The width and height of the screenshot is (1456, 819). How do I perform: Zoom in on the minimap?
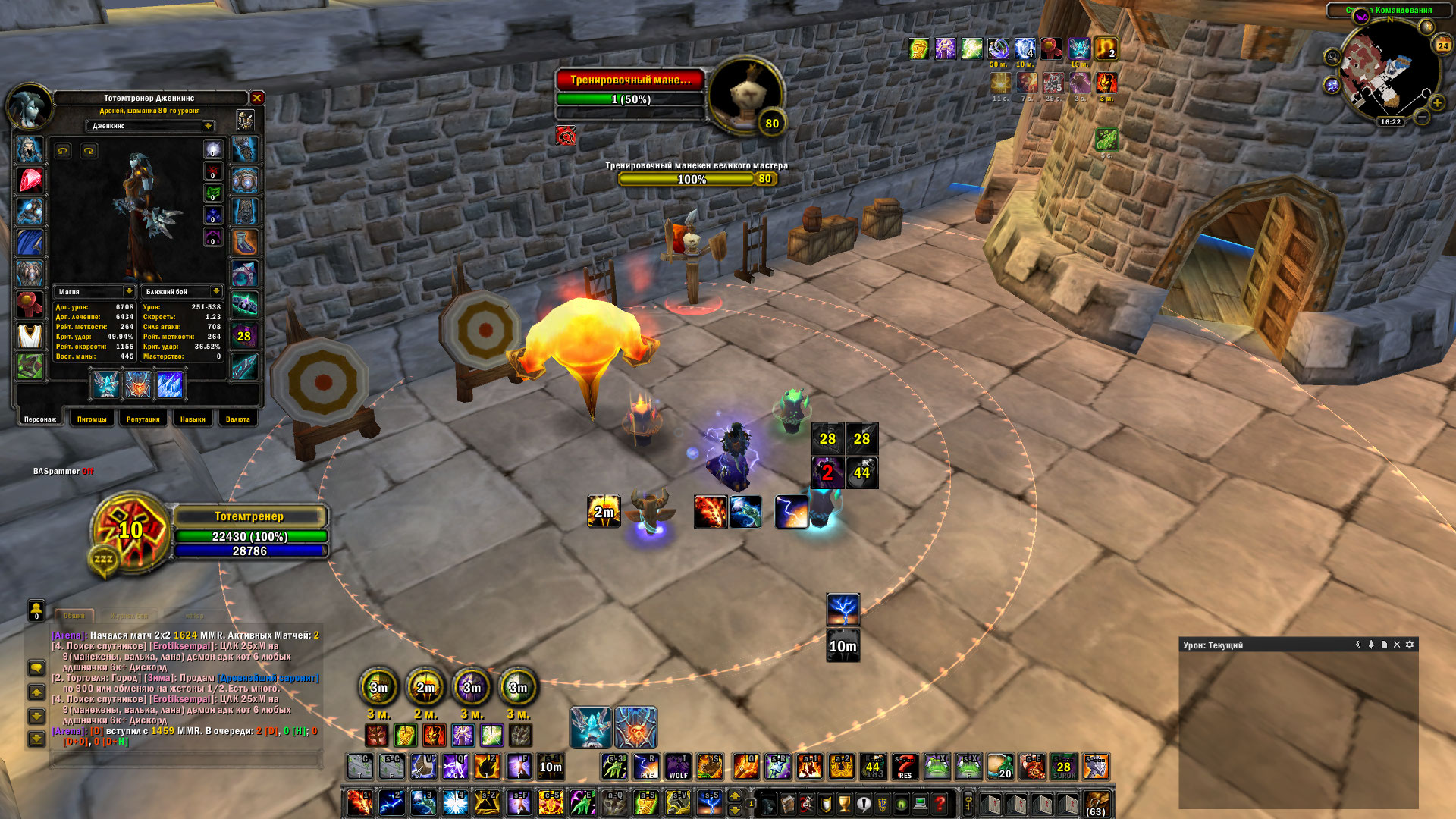(1436, 102)
